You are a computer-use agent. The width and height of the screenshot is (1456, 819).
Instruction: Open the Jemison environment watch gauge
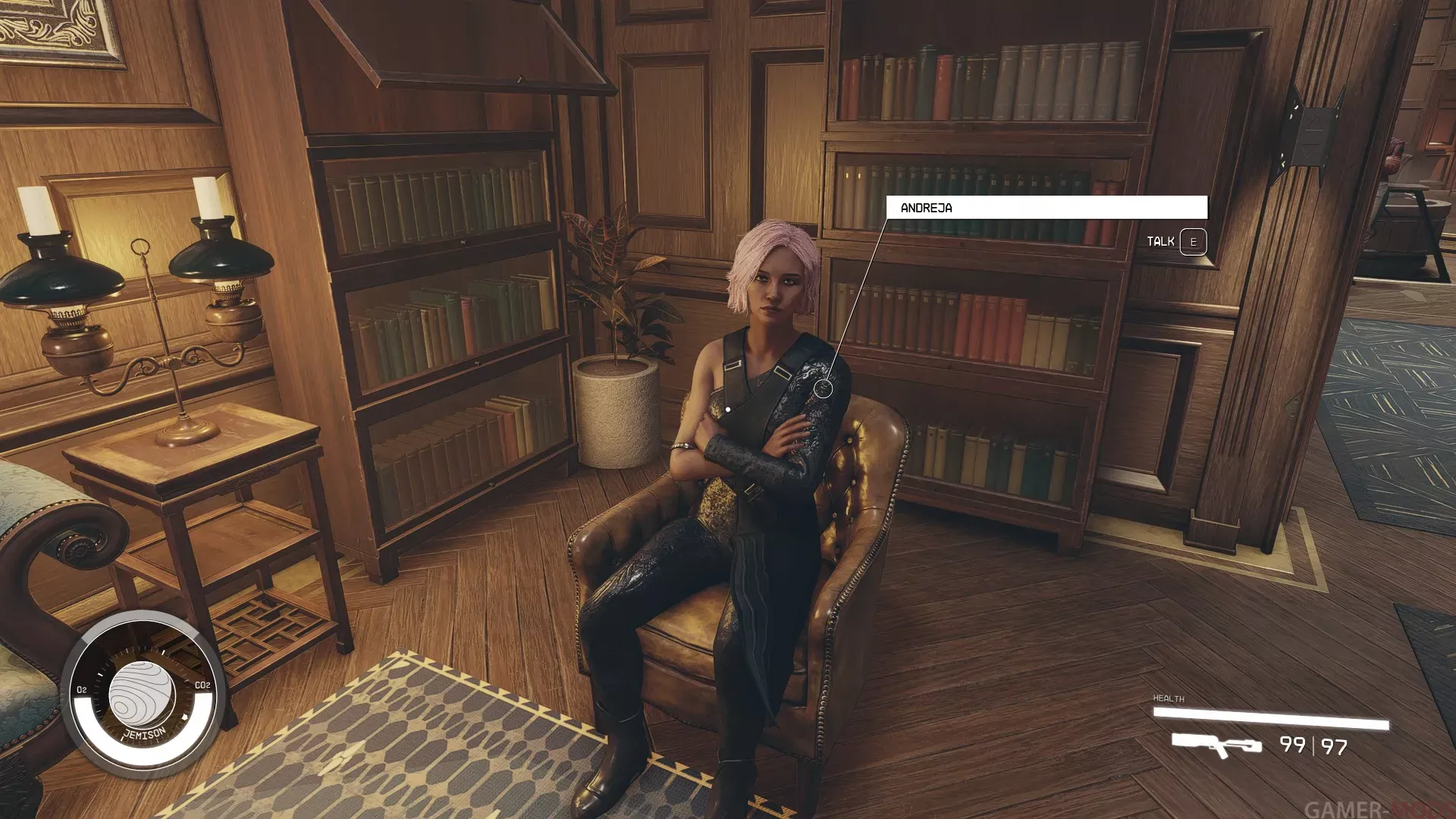coord(143,694)
